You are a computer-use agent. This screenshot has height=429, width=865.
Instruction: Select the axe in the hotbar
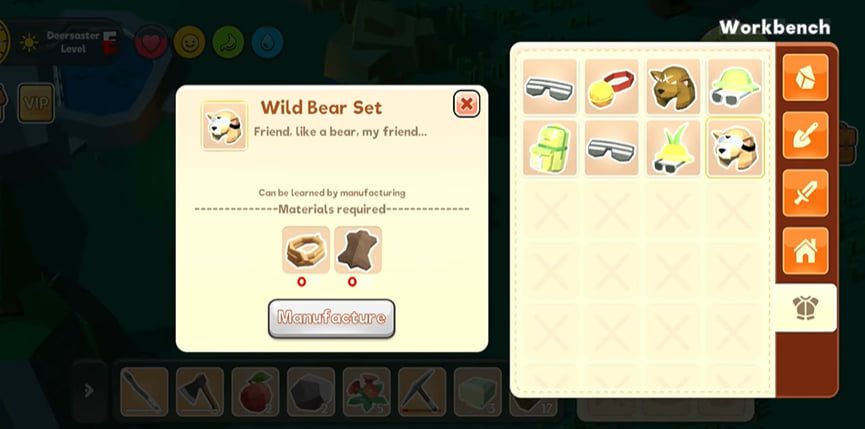click(x=199, y=391)
